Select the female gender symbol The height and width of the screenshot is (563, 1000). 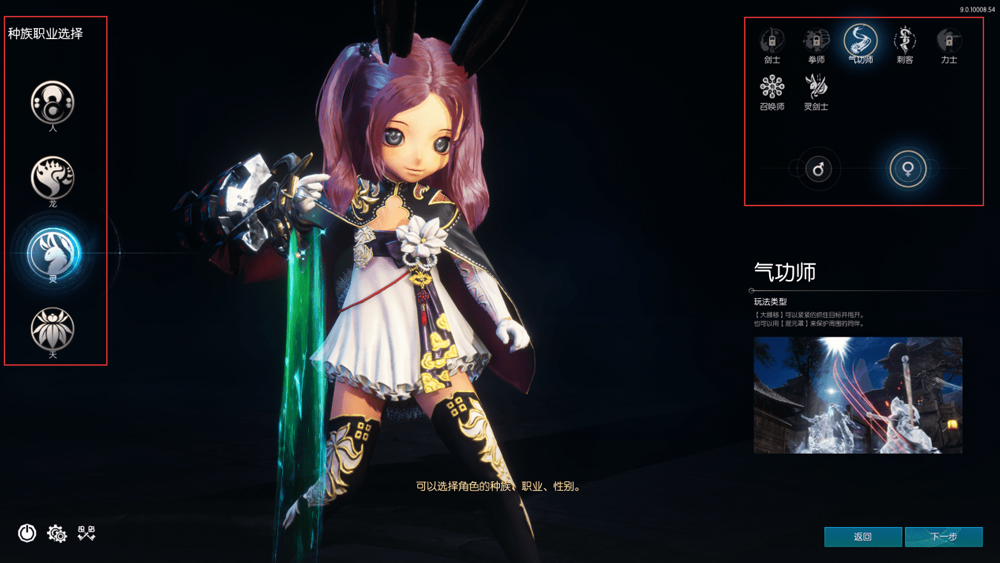coord(908,170)
